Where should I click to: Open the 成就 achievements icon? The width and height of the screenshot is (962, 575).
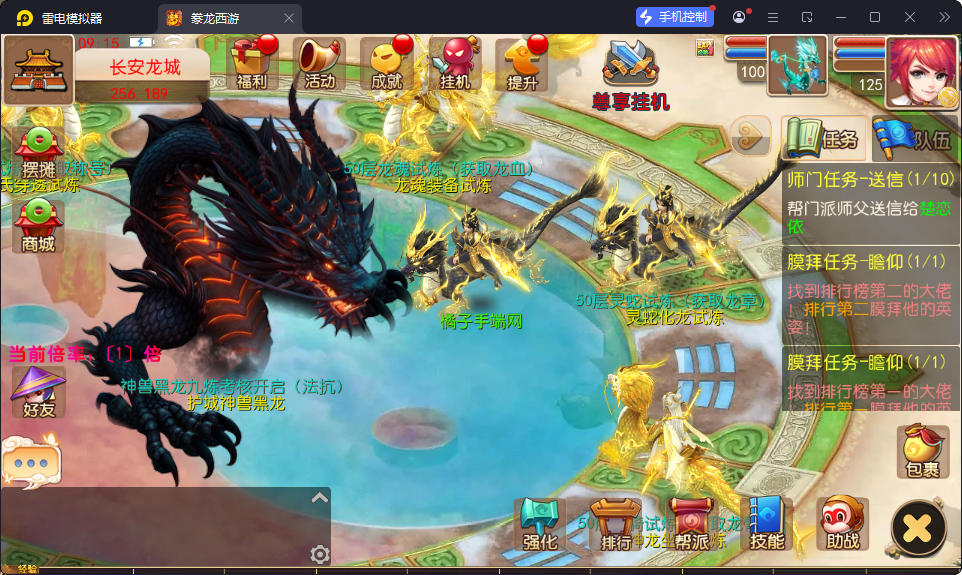point(387,65)
